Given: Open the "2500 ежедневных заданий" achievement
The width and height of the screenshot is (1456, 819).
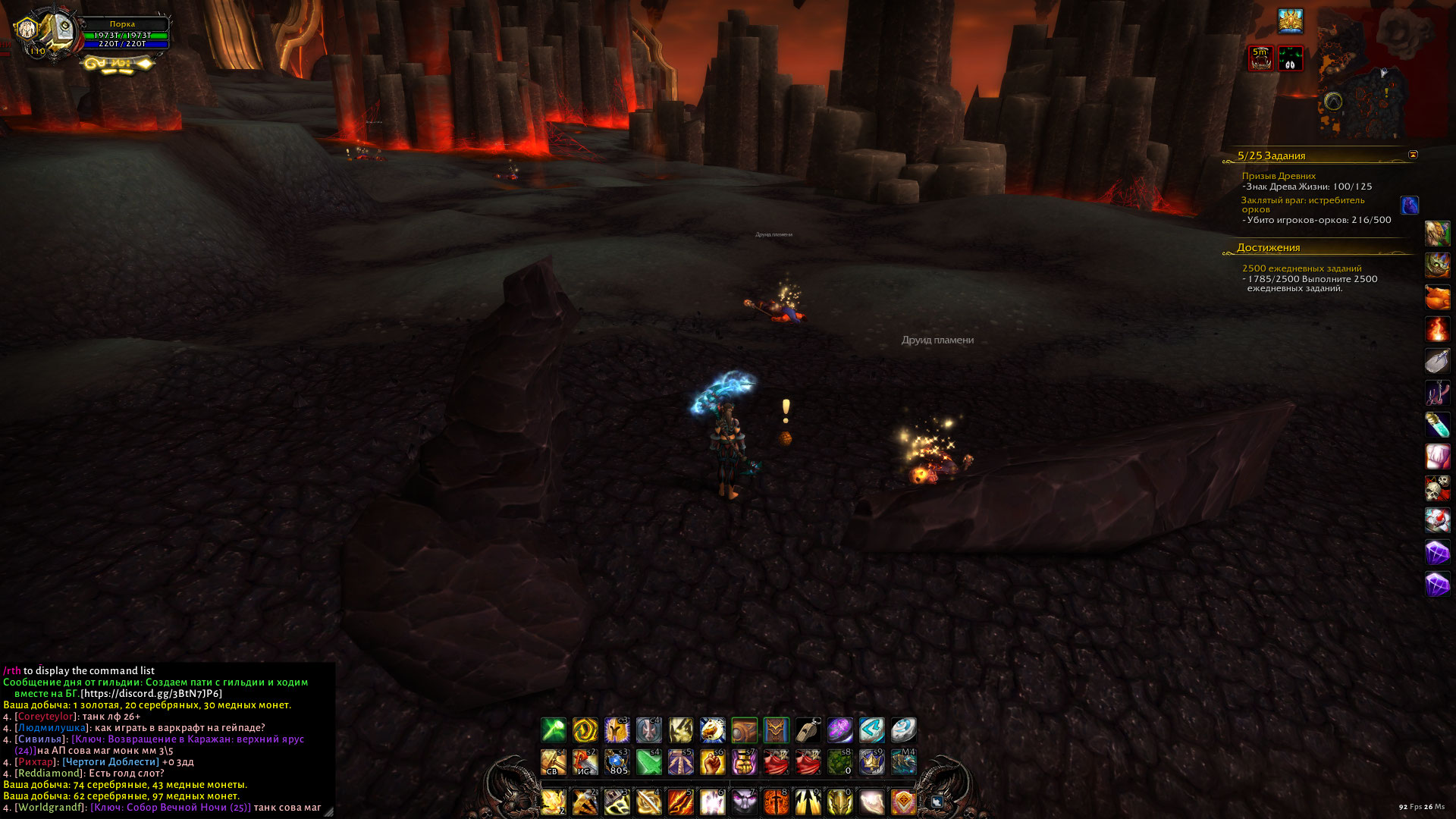Looking at the screenshot, I should coord(1301,268).
